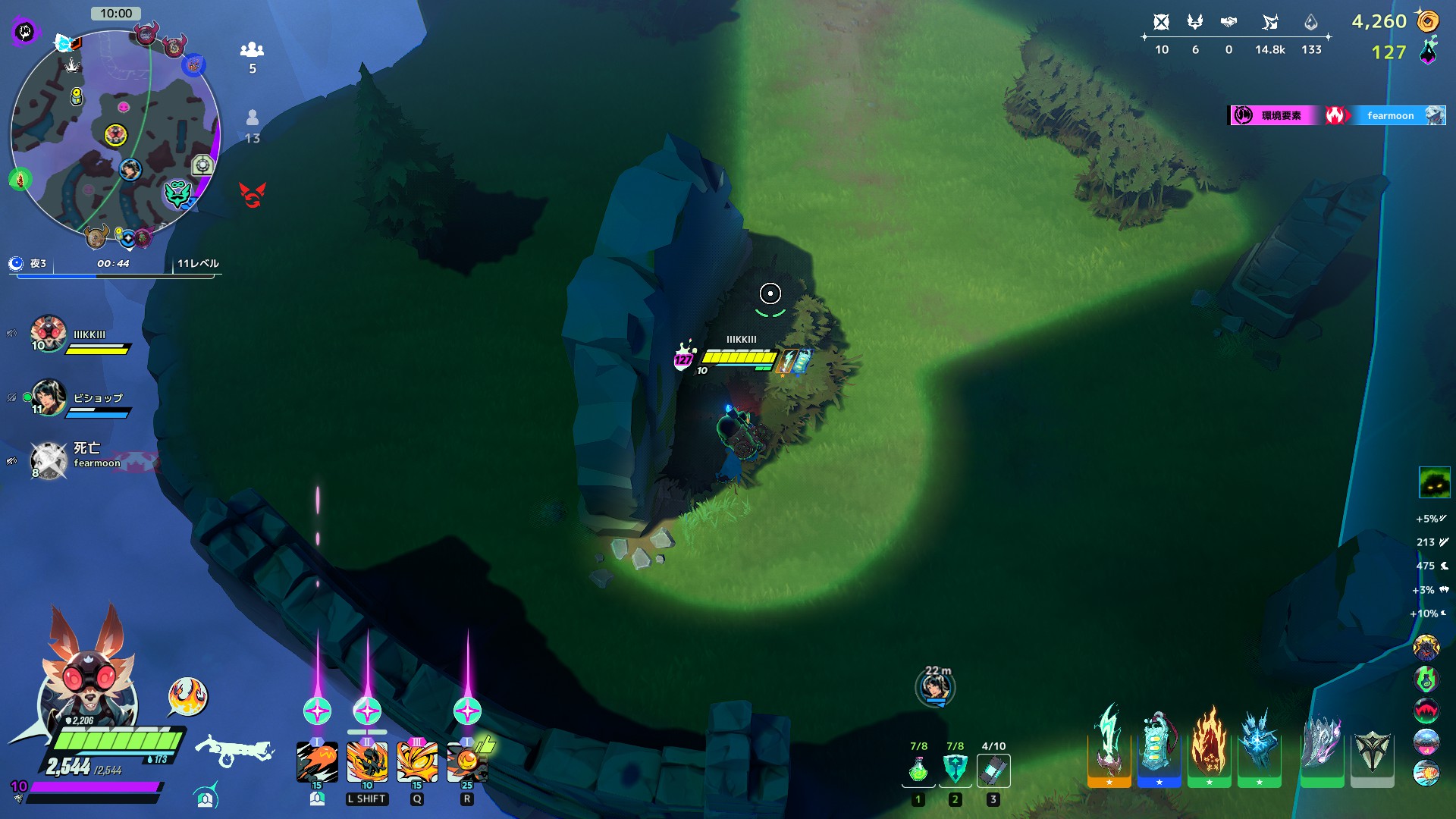
Task: Click the grey shield emblem slot
Action: tap(1372, 751)
